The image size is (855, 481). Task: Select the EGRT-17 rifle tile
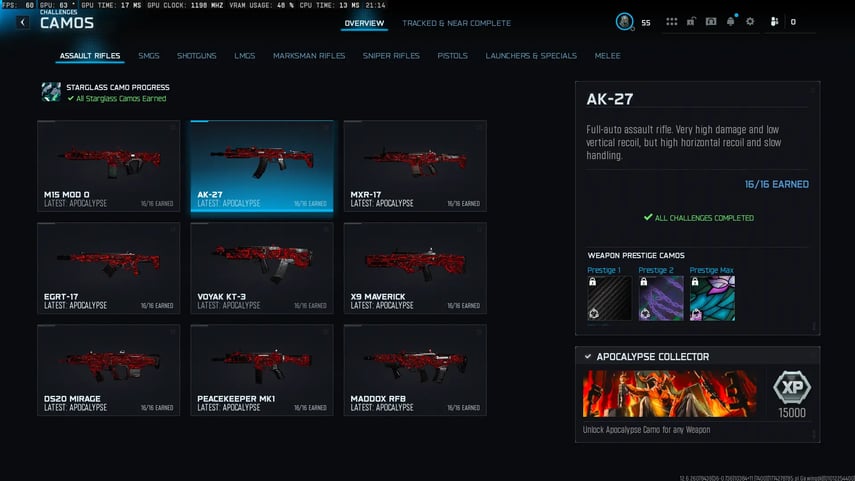click(x=109, y=268)
